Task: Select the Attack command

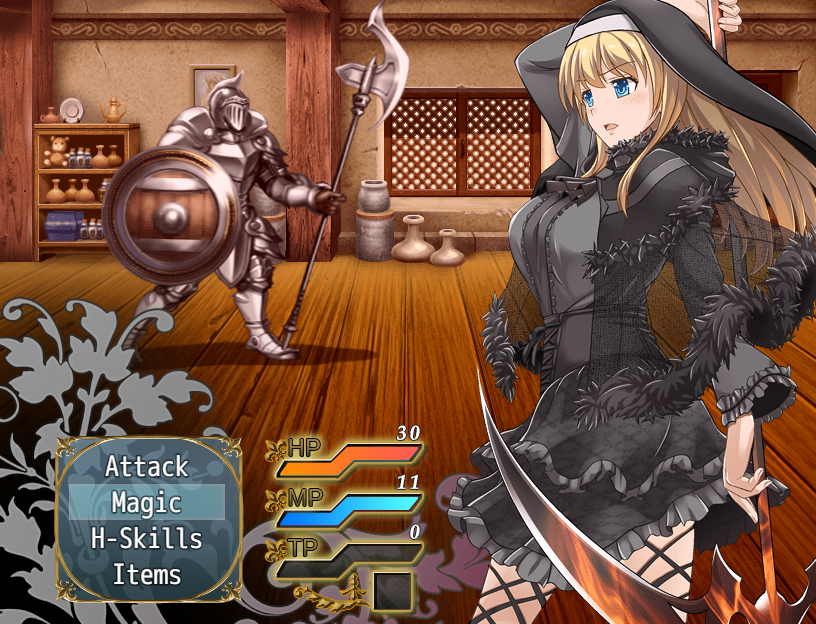Action: [146, 466]
